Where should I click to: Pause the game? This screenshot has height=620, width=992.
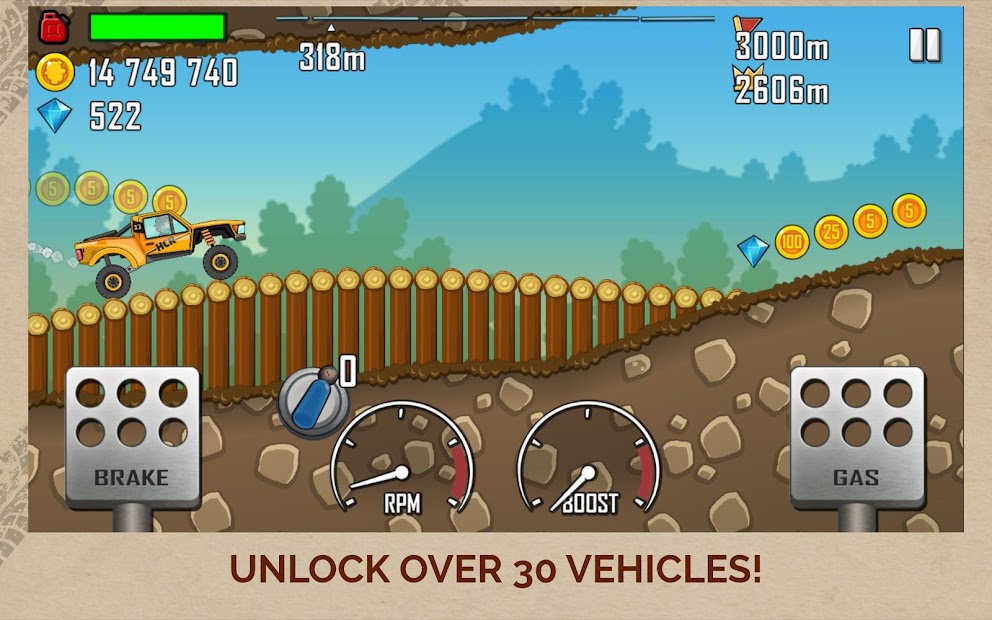tap(924, 45)
